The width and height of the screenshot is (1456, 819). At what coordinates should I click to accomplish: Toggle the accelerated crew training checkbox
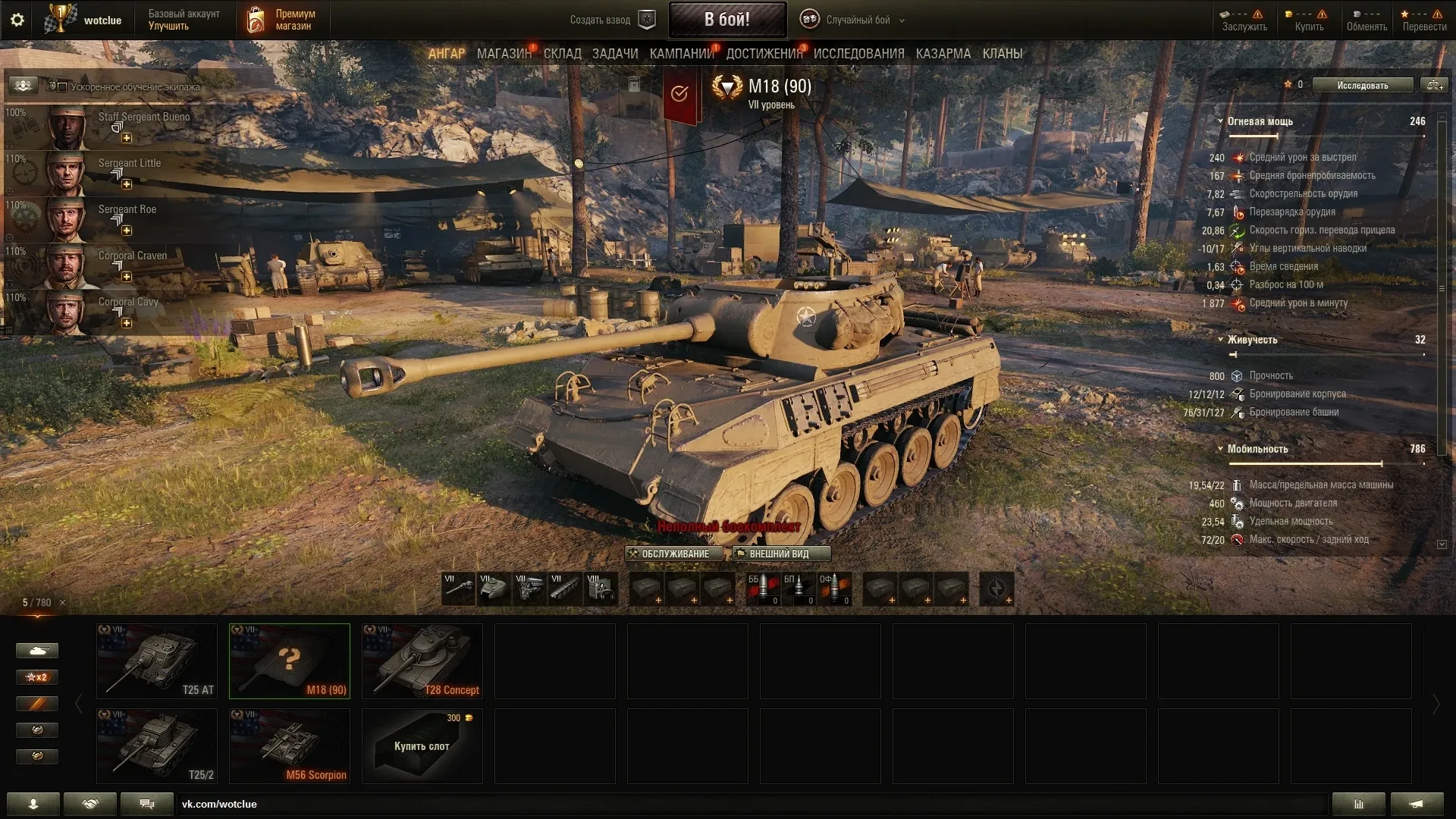click(62, 86)
